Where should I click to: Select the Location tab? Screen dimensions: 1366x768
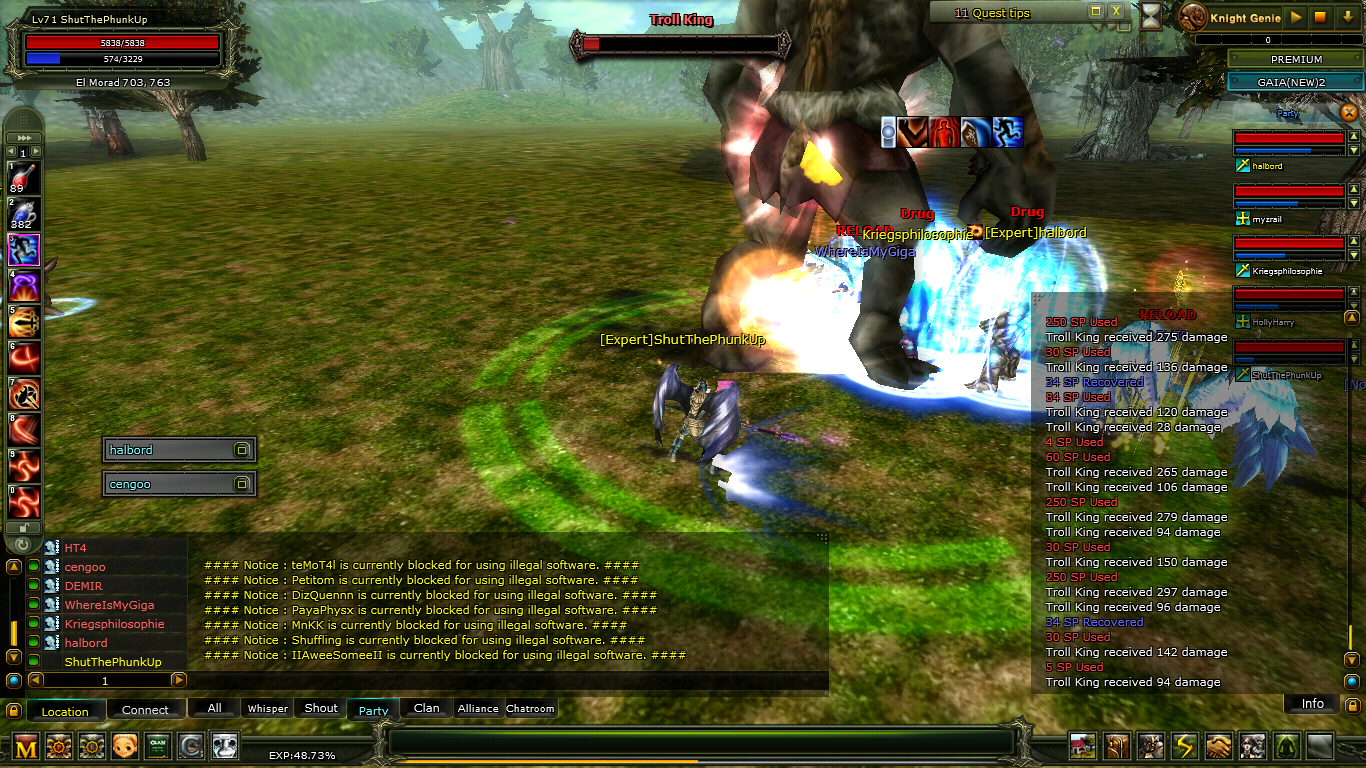point(65,711)
